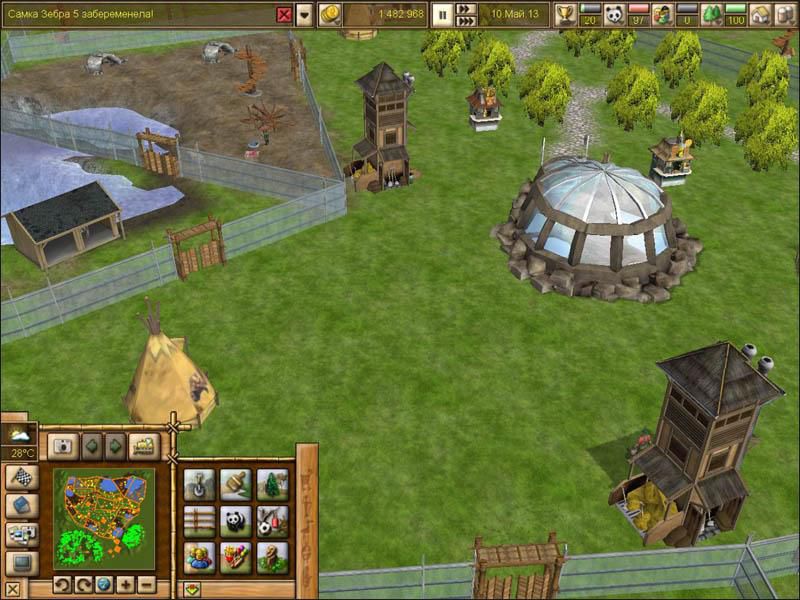Dismiss the zebra pregnancy message with red X
Screen dimensions: 800x600
pos(284,14)
